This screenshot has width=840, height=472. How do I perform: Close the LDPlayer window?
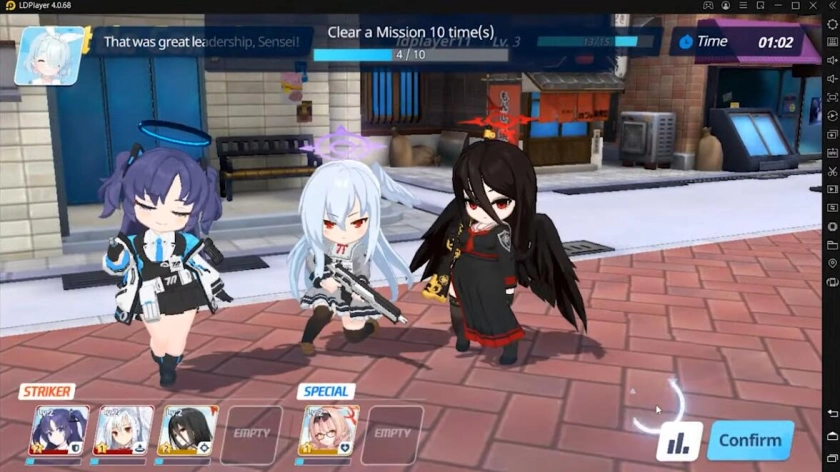coord(814,6)
